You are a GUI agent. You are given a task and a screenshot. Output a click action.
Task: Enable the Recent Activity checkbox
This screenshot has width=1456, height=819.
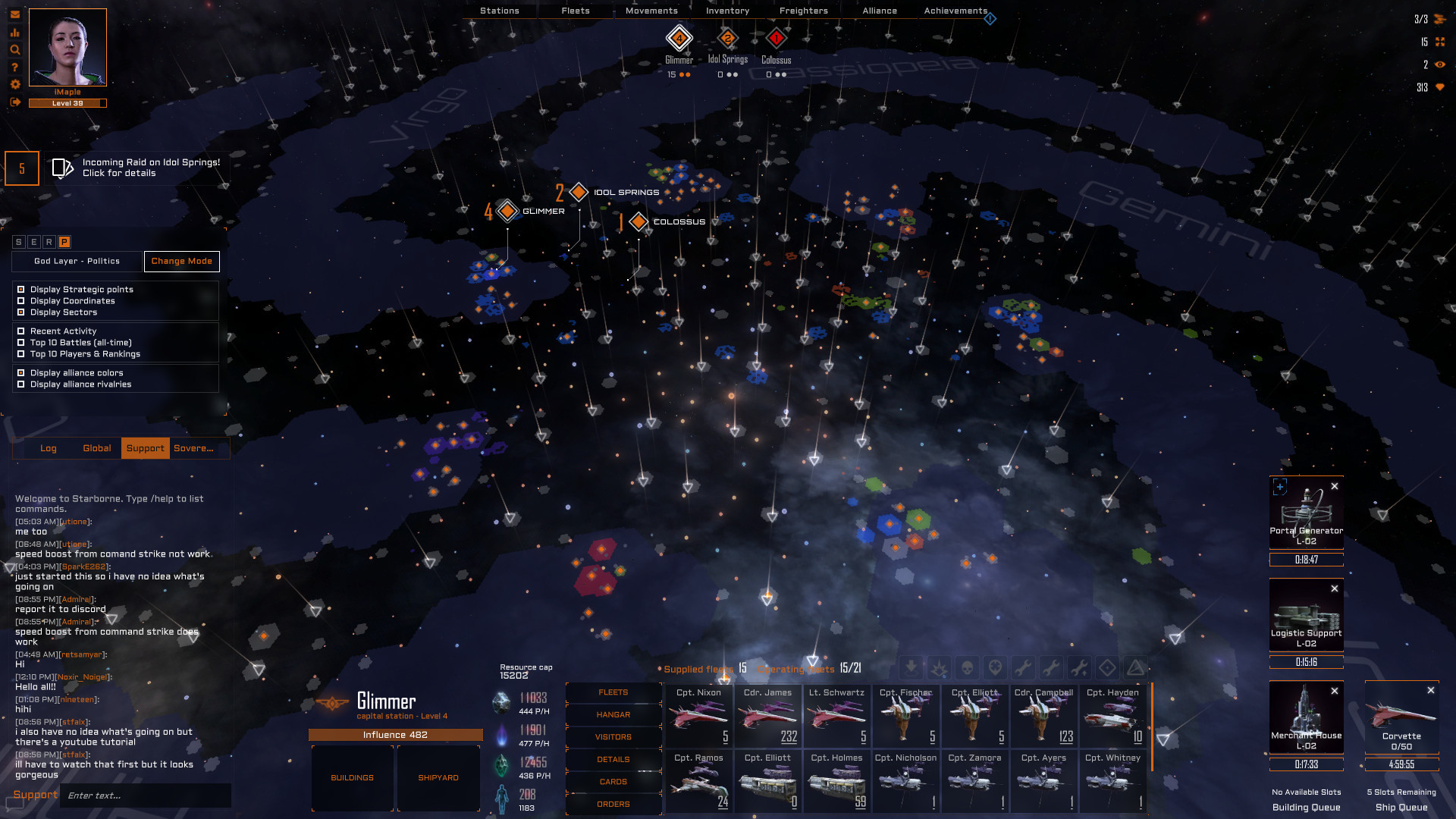(20, 331)
